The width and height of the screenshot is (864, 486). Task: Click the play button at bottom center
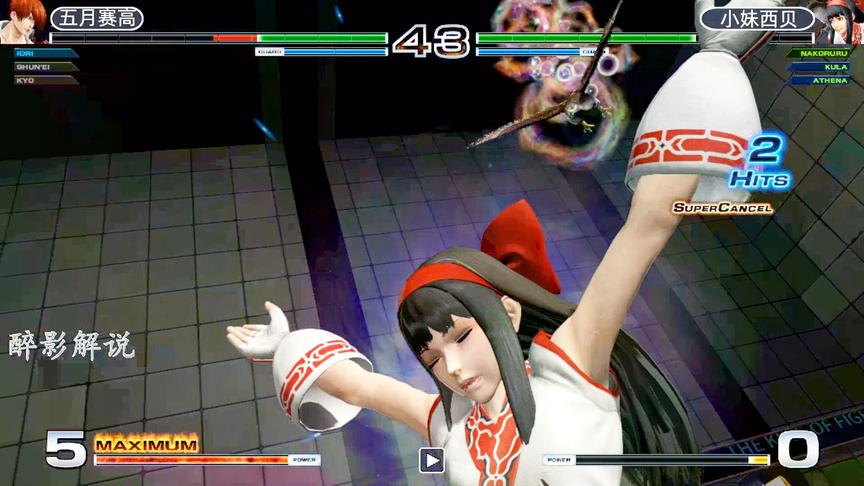[x=431, y=460]
